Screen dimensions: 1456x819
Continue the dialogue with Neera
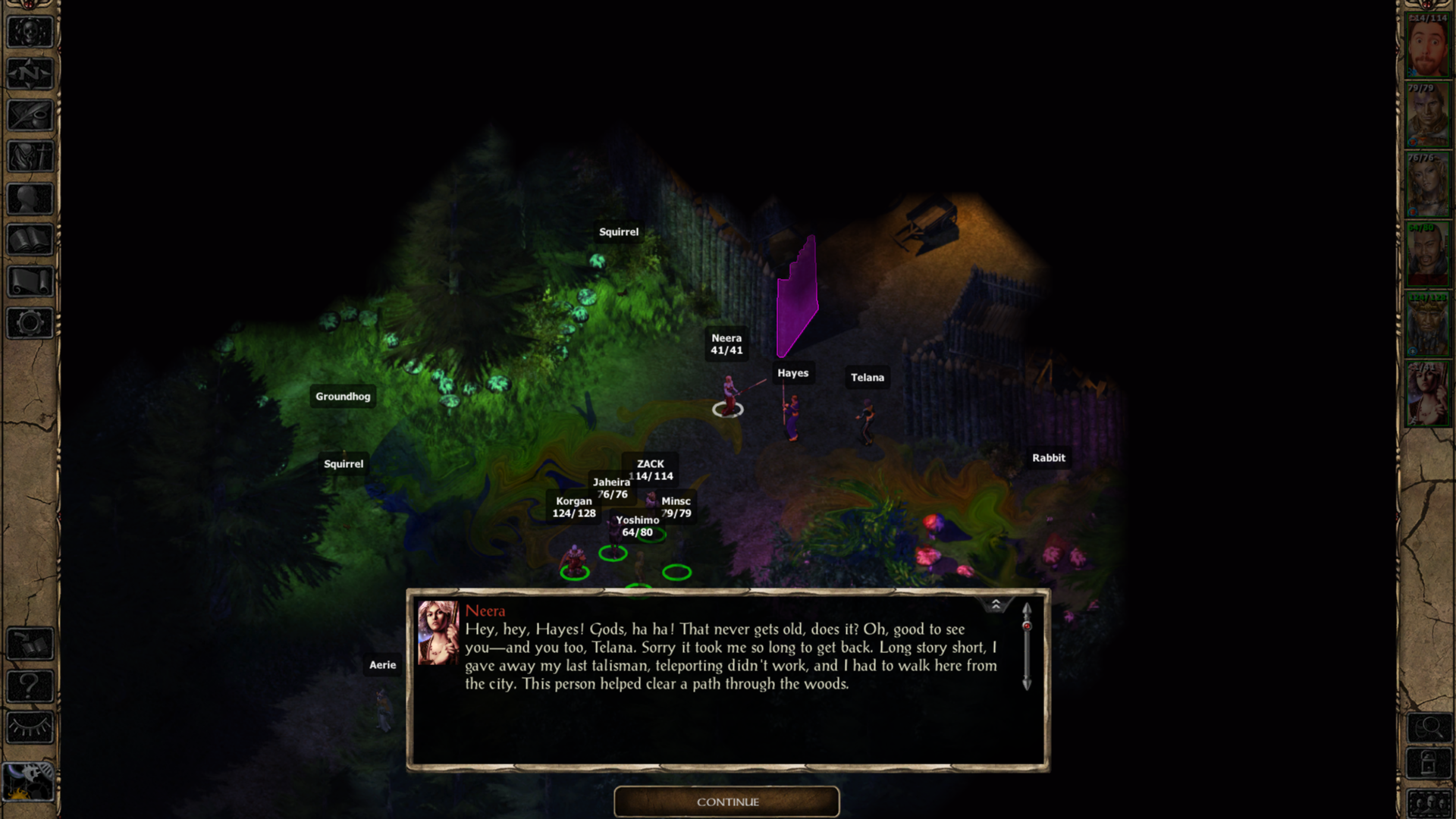(726, 802)
